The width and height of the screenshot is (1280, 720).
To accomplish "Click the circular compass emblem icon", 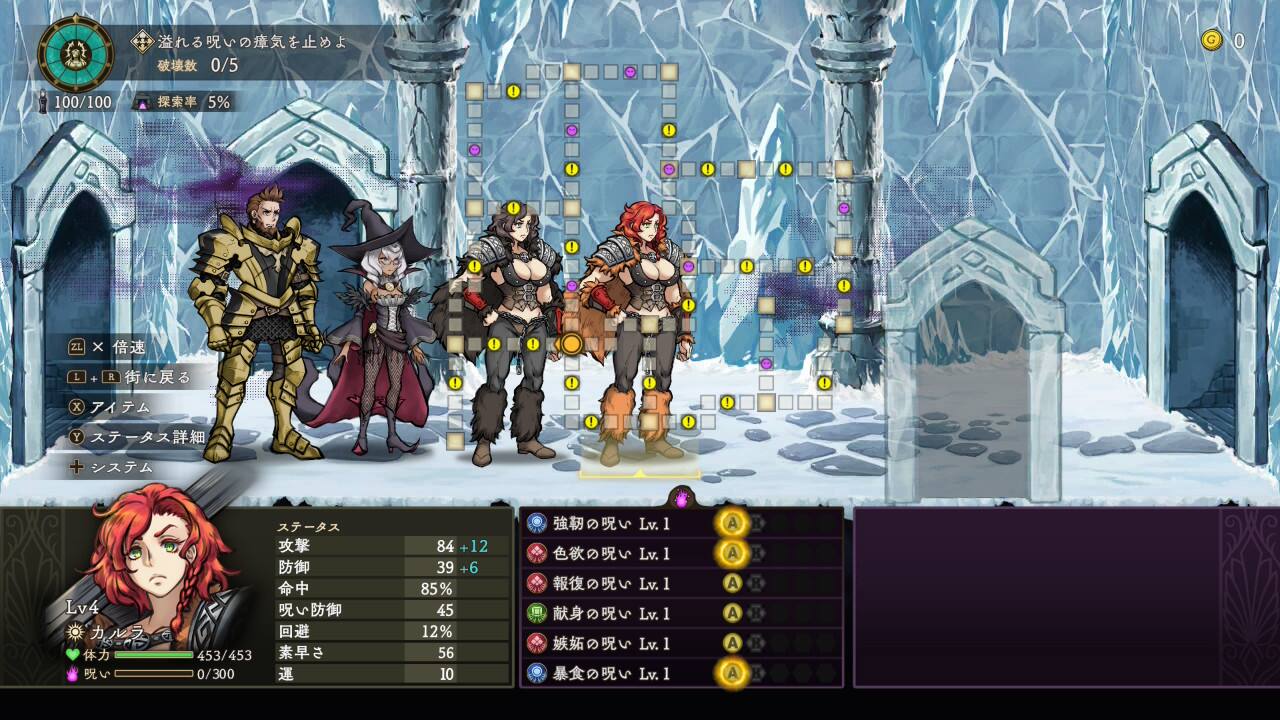I will point(75,53).
